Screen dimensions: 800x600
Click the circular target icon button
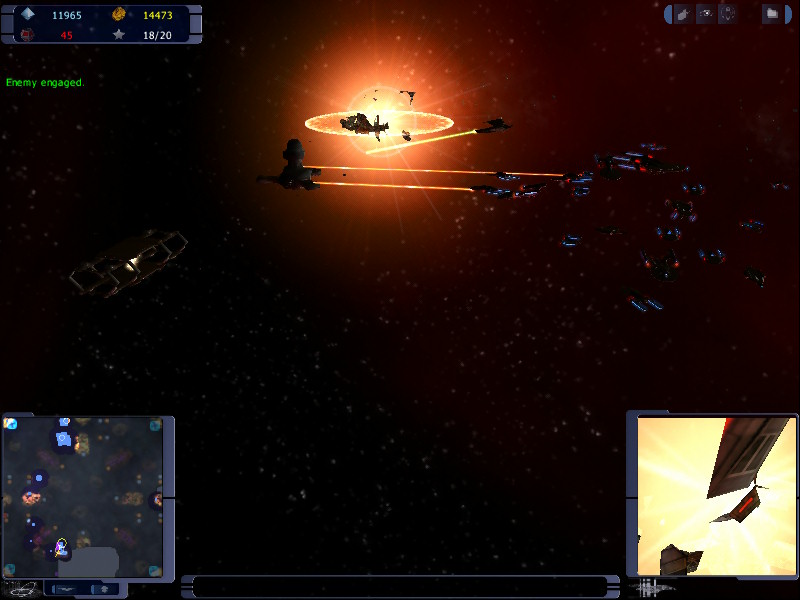pos(728,14)
